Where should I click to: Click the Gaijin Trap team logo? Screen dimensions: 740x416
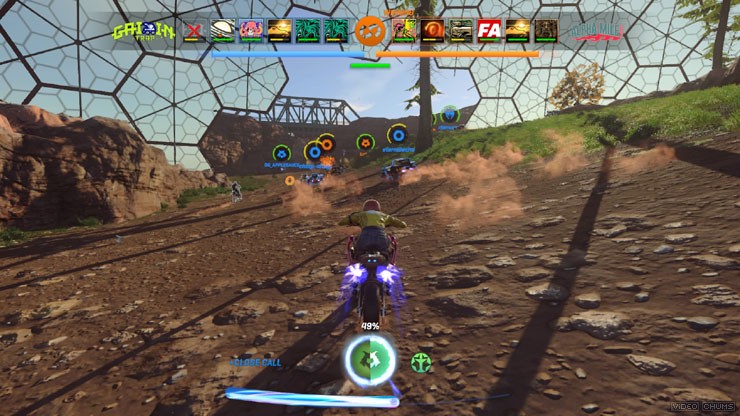click(x=144, y=31)
